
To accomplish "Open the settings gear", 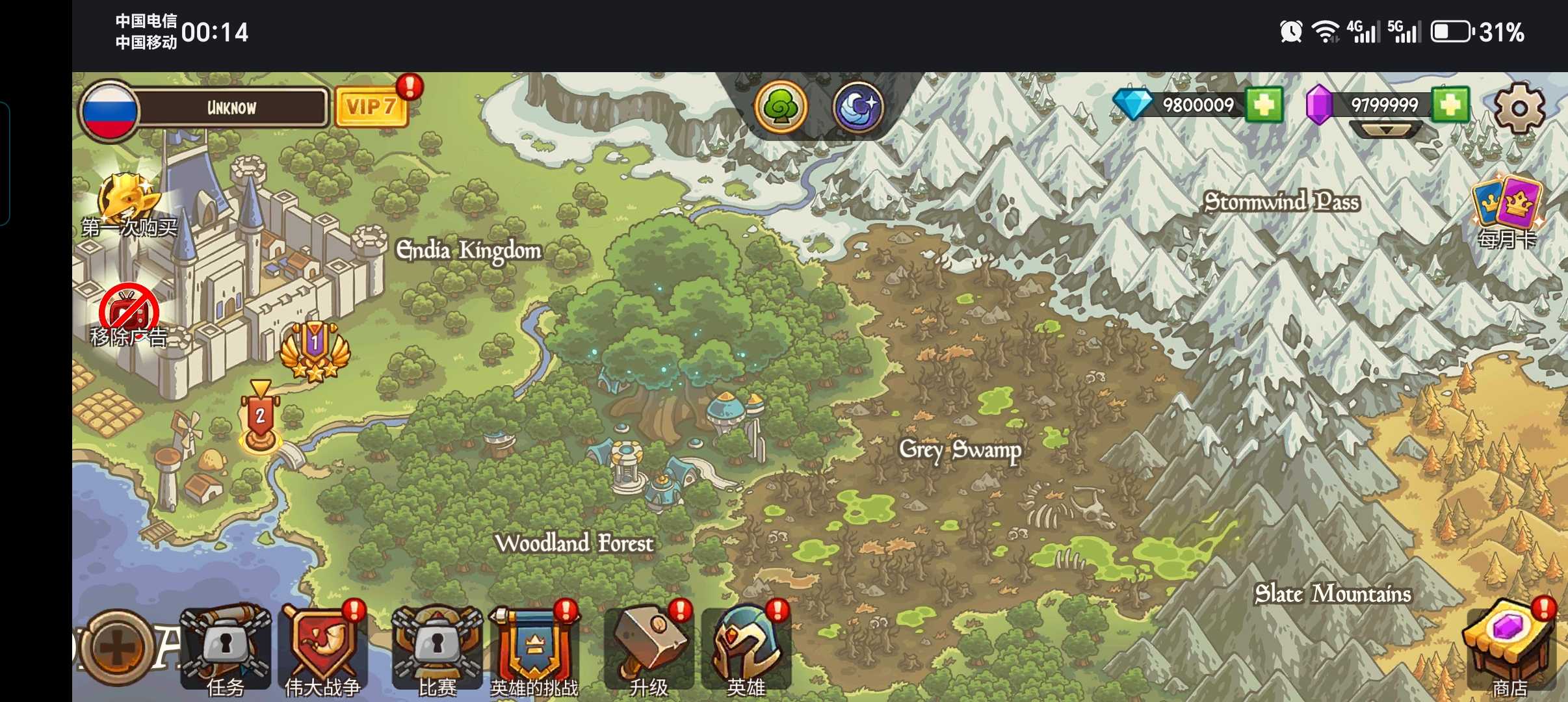I will pyautogui.click(x=1519, y=108).
